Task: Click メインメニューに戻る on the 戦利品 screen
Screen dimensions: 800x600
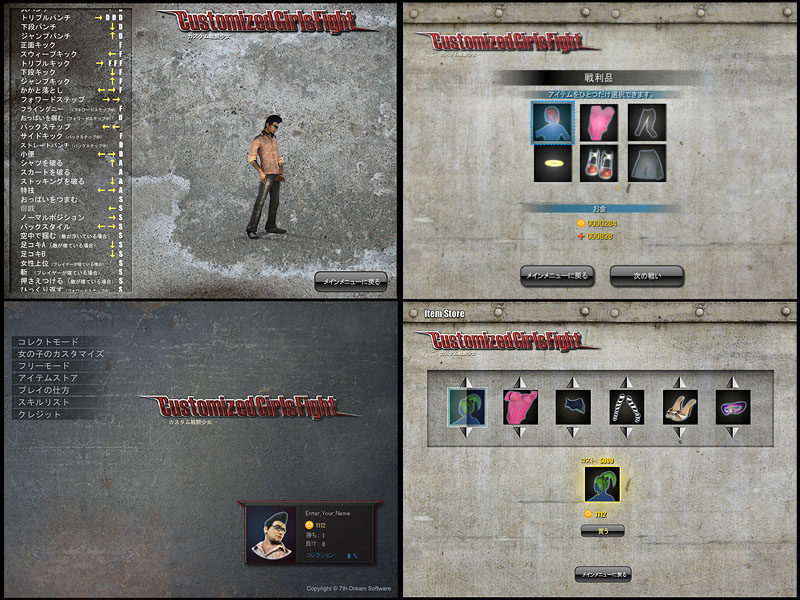Action: pos(557,275)
